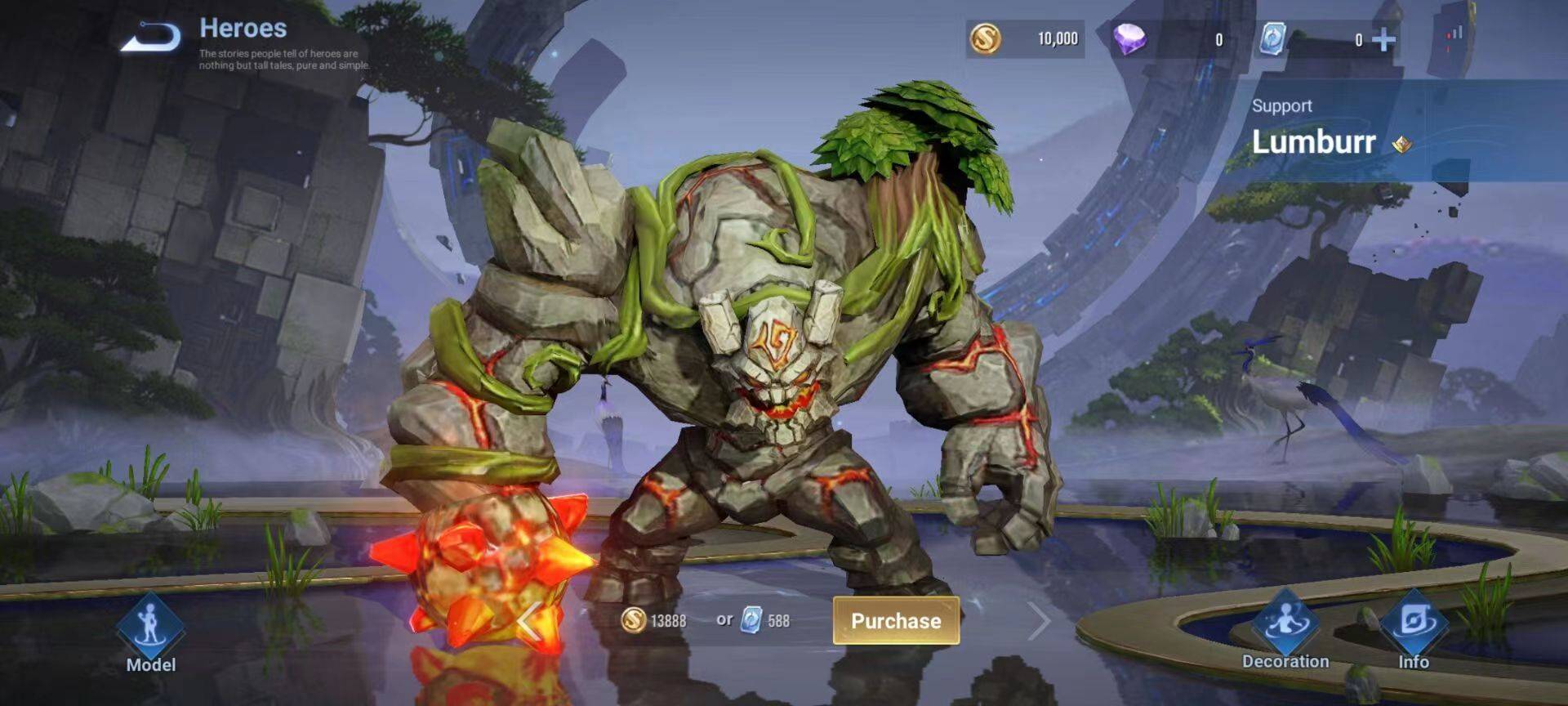Open the Model view
Image resolution: width=1568 pixels, height=706 pixels.
tap(150, 635)
